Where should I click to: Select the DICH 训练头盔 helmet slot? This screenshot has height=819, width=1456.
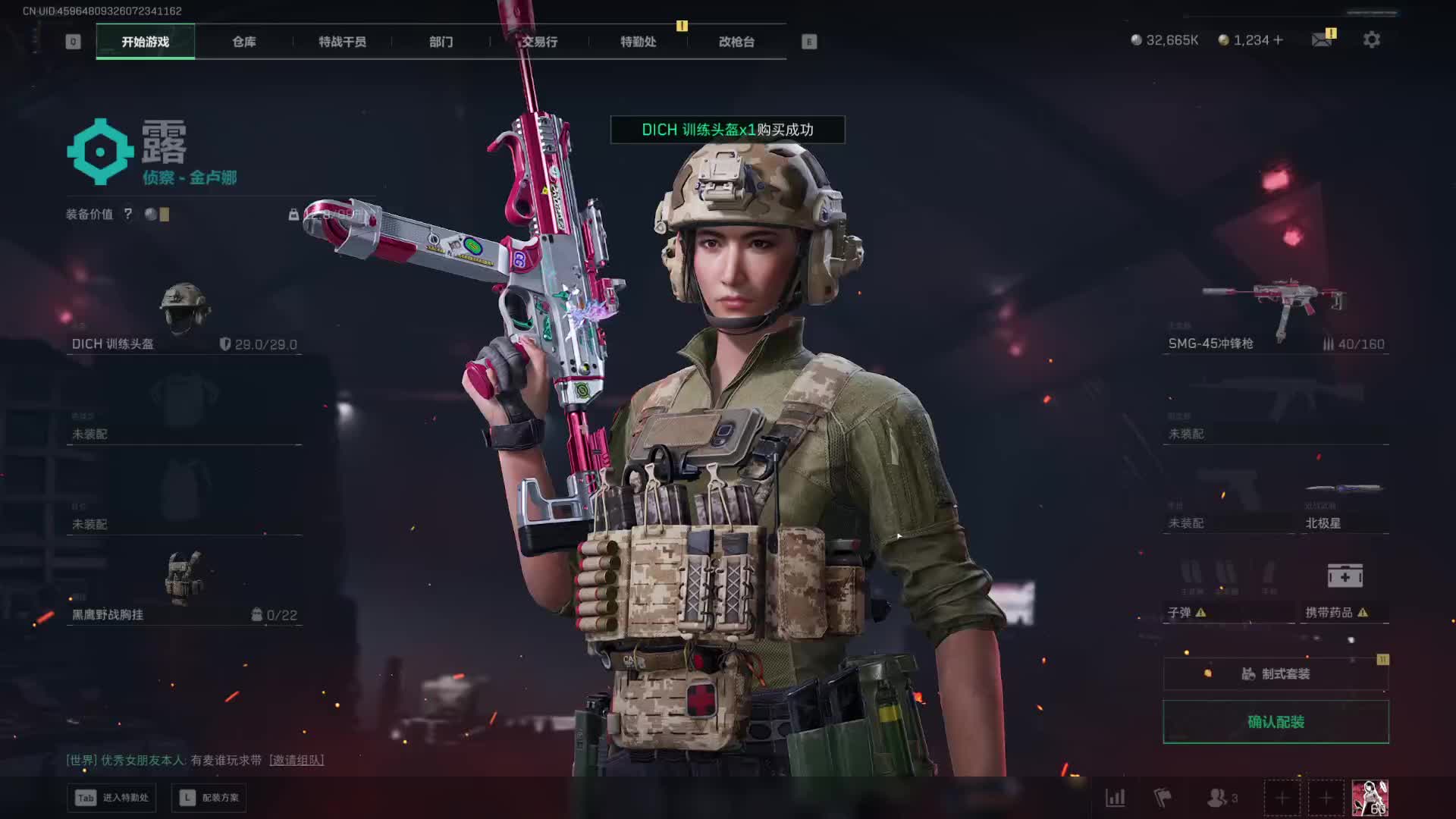[184, 317]
